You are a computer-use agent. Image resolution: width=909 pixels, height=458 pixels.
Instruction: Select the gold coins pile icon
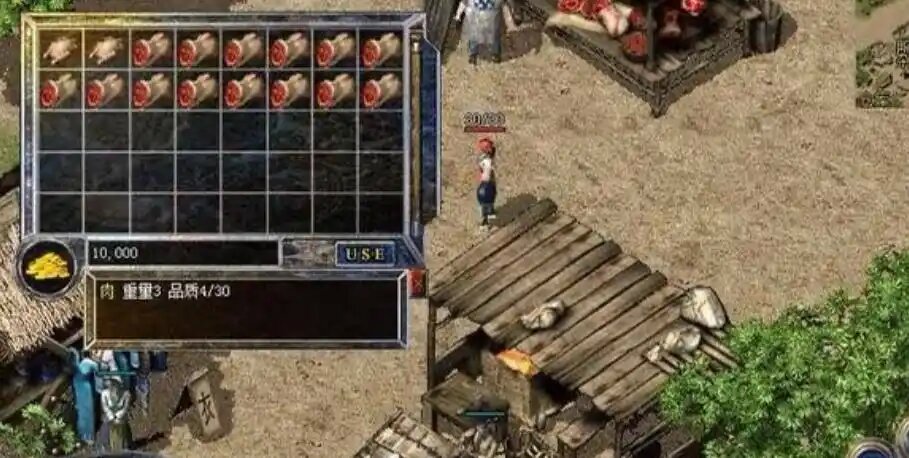point(46,266)
